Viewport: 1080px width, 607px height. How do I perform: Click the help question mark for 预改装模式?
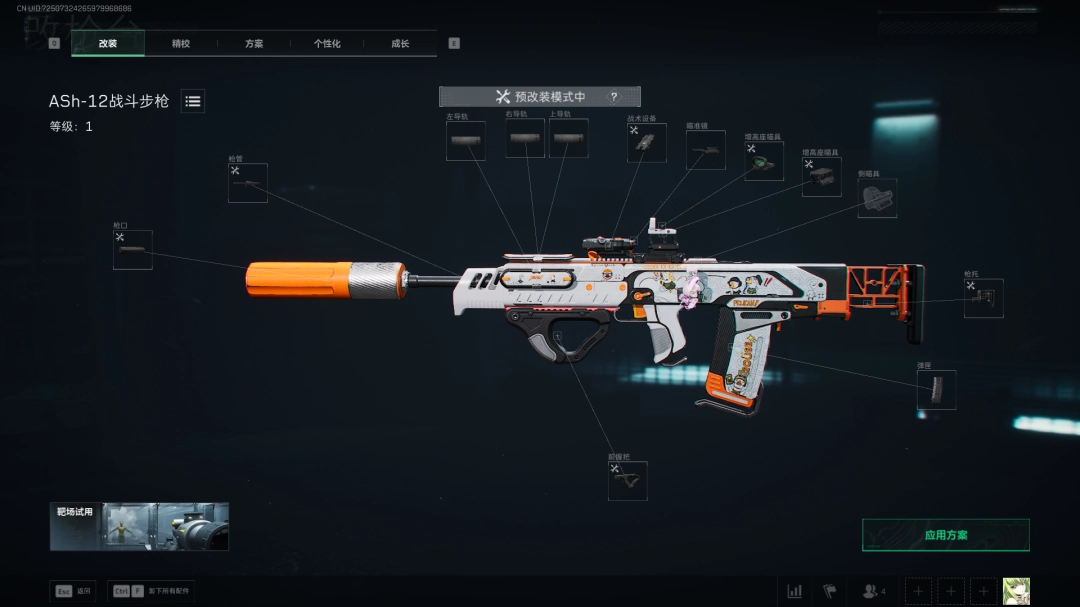[x=613, y=97]
